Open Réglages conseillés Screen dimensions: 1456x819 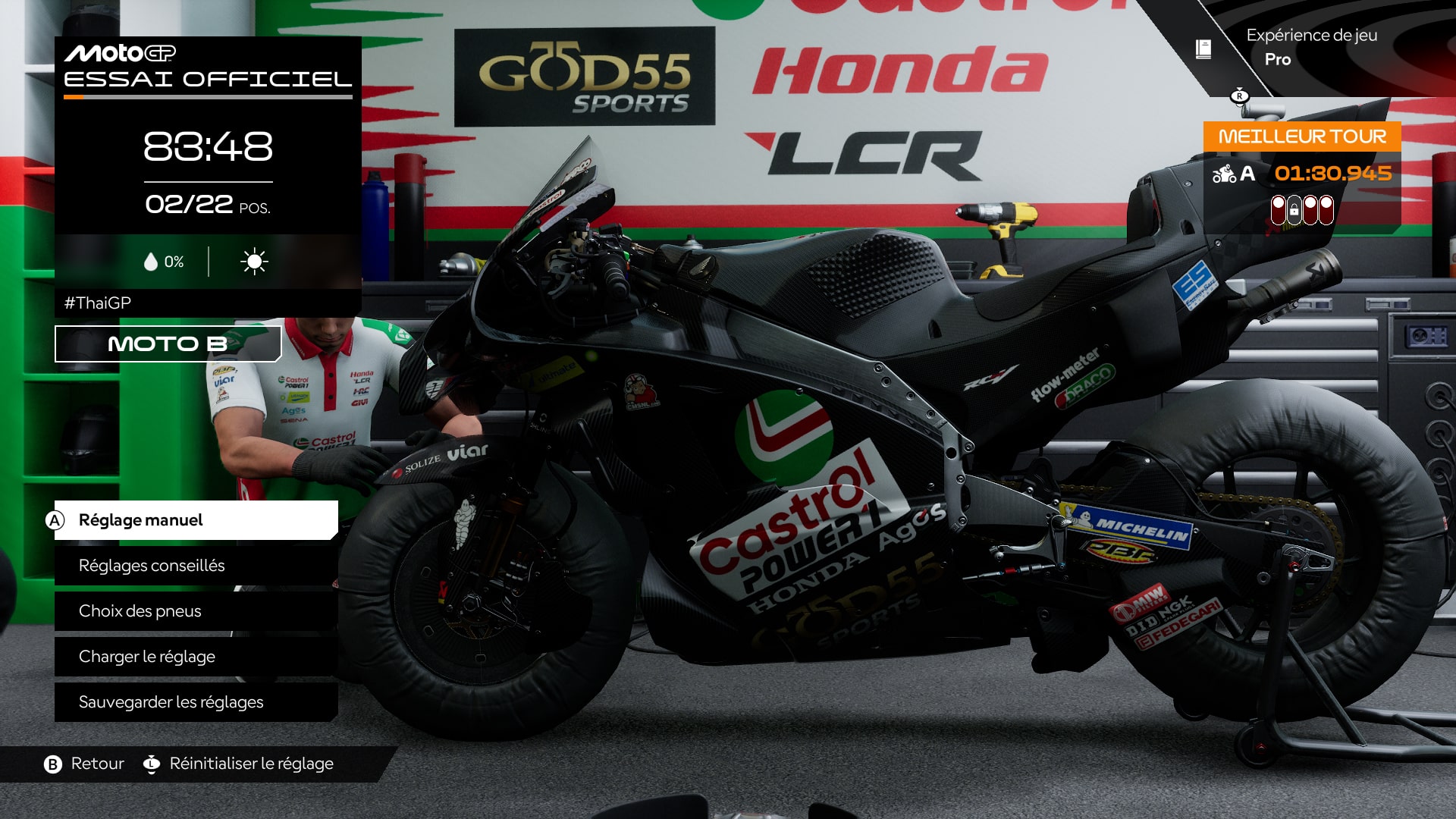pyautogui.click(x=152, y=566)
